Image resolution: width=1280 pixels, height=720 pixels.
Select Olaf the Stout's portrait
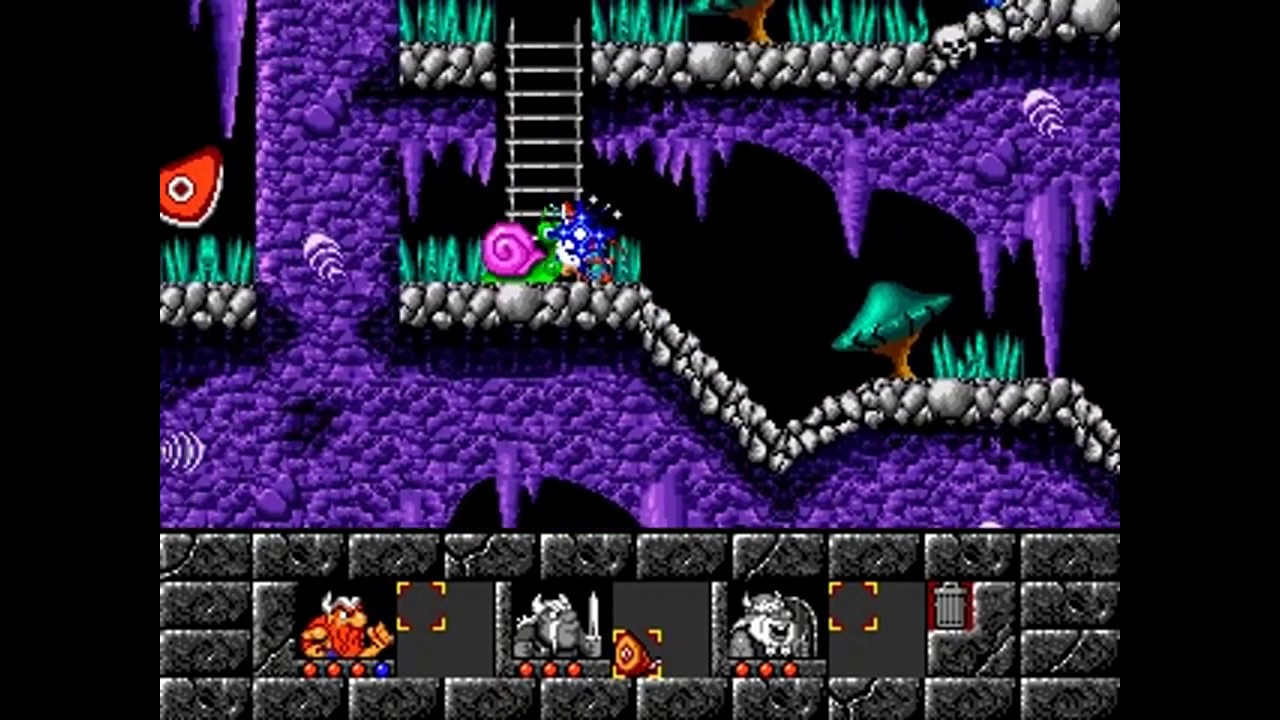[770, 620]
